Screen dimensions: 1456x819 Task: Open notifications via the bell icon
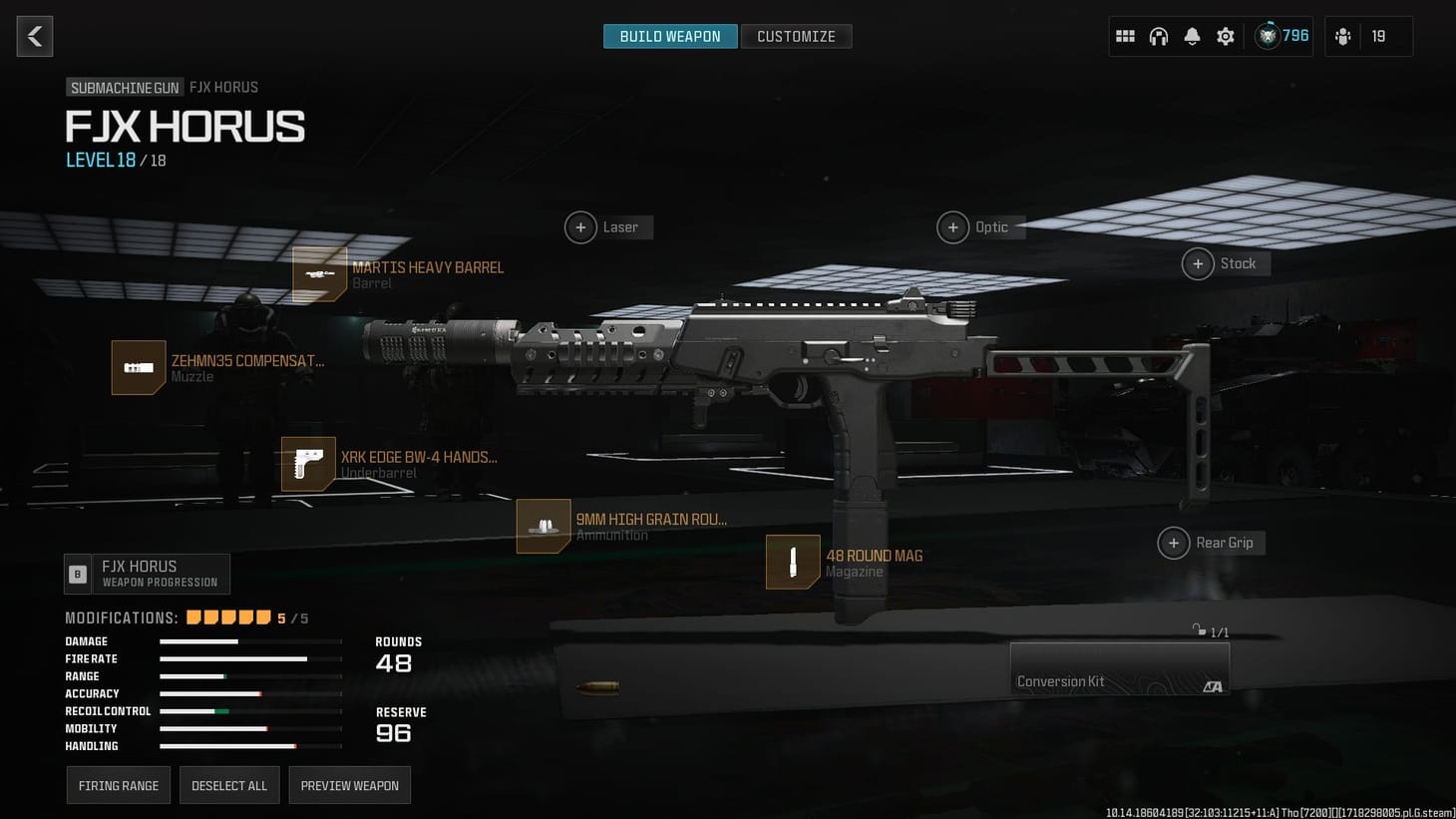[x=1192, y=35]
